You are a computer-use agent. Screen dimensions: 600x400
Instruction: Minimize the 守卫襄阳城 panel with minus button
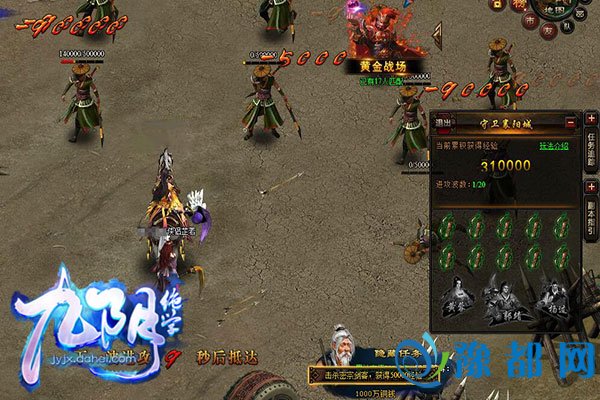click(570, 121)
